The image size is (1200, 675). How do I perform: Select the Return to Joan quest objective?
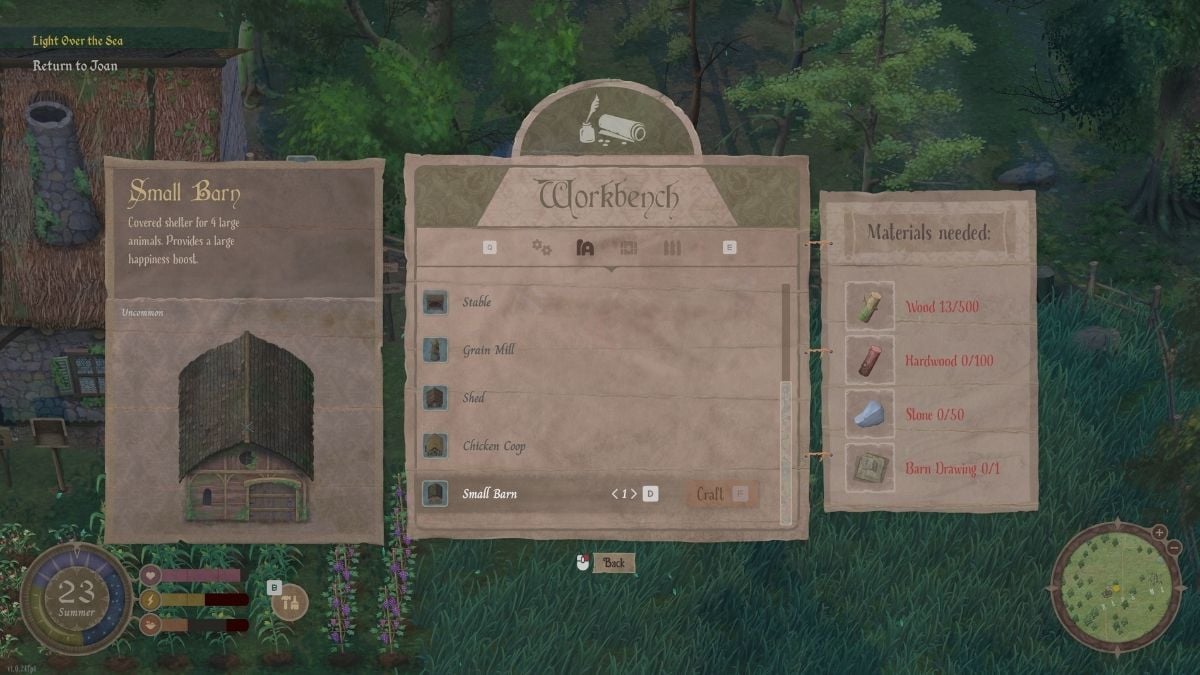click(74, 66)
